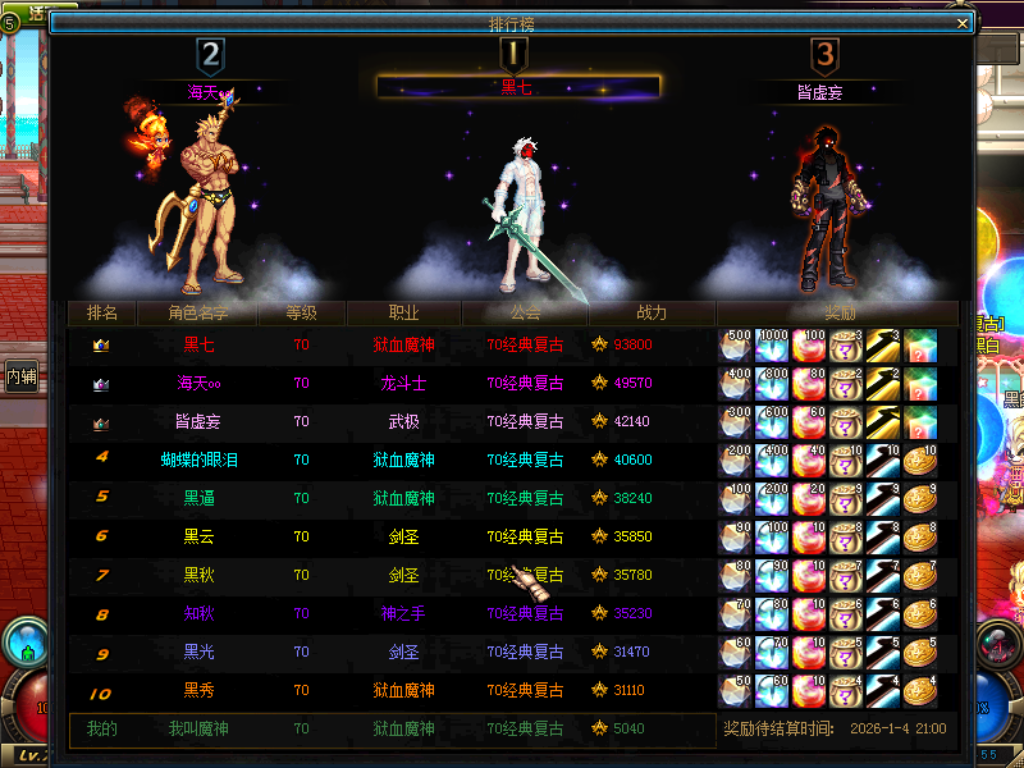
Task: Click the 公会 column header
Action: point(525,313)
